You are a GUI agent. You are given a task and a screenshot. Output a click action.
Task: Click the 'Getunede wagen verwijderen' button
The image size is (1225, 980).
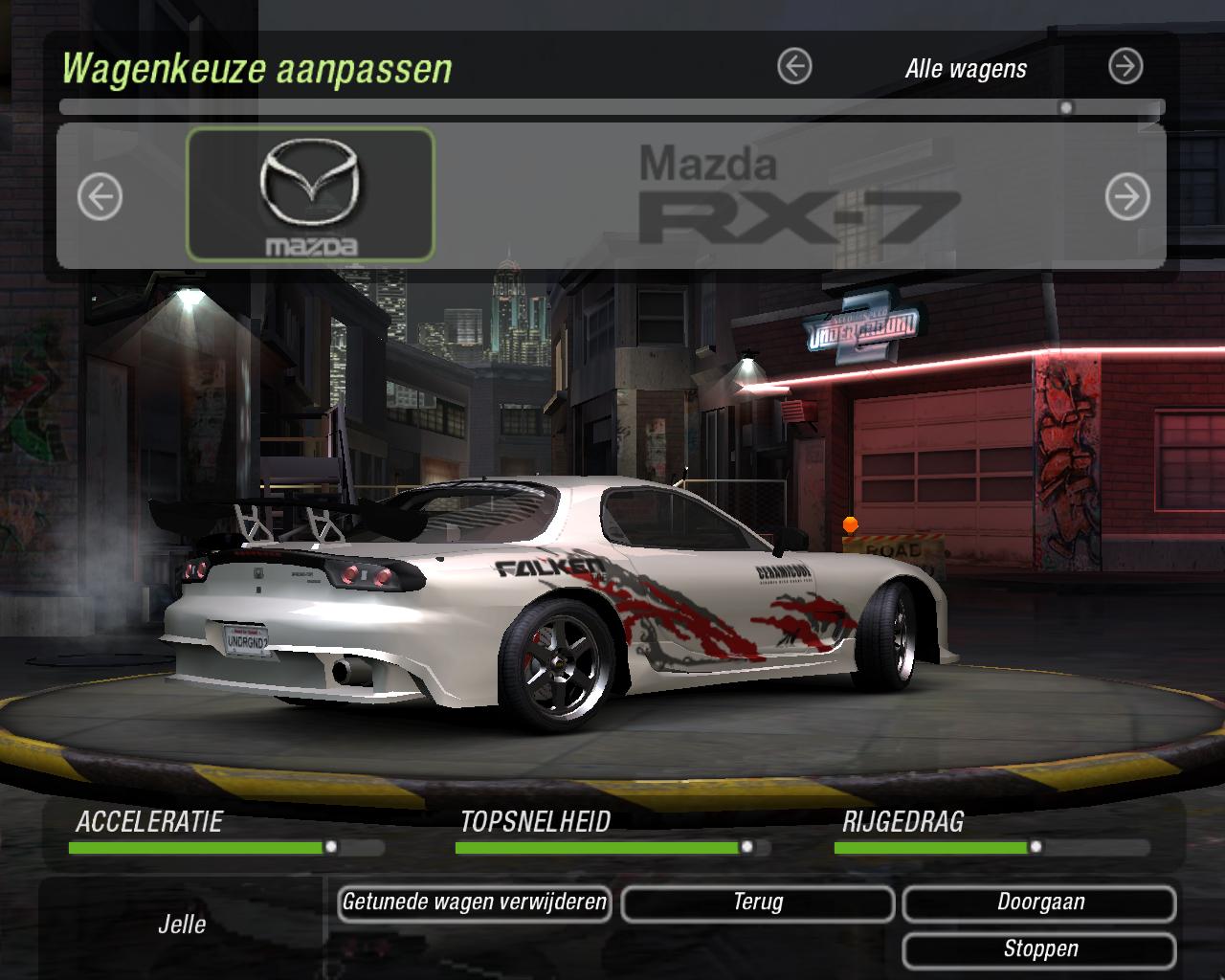[x=475, y=902]
